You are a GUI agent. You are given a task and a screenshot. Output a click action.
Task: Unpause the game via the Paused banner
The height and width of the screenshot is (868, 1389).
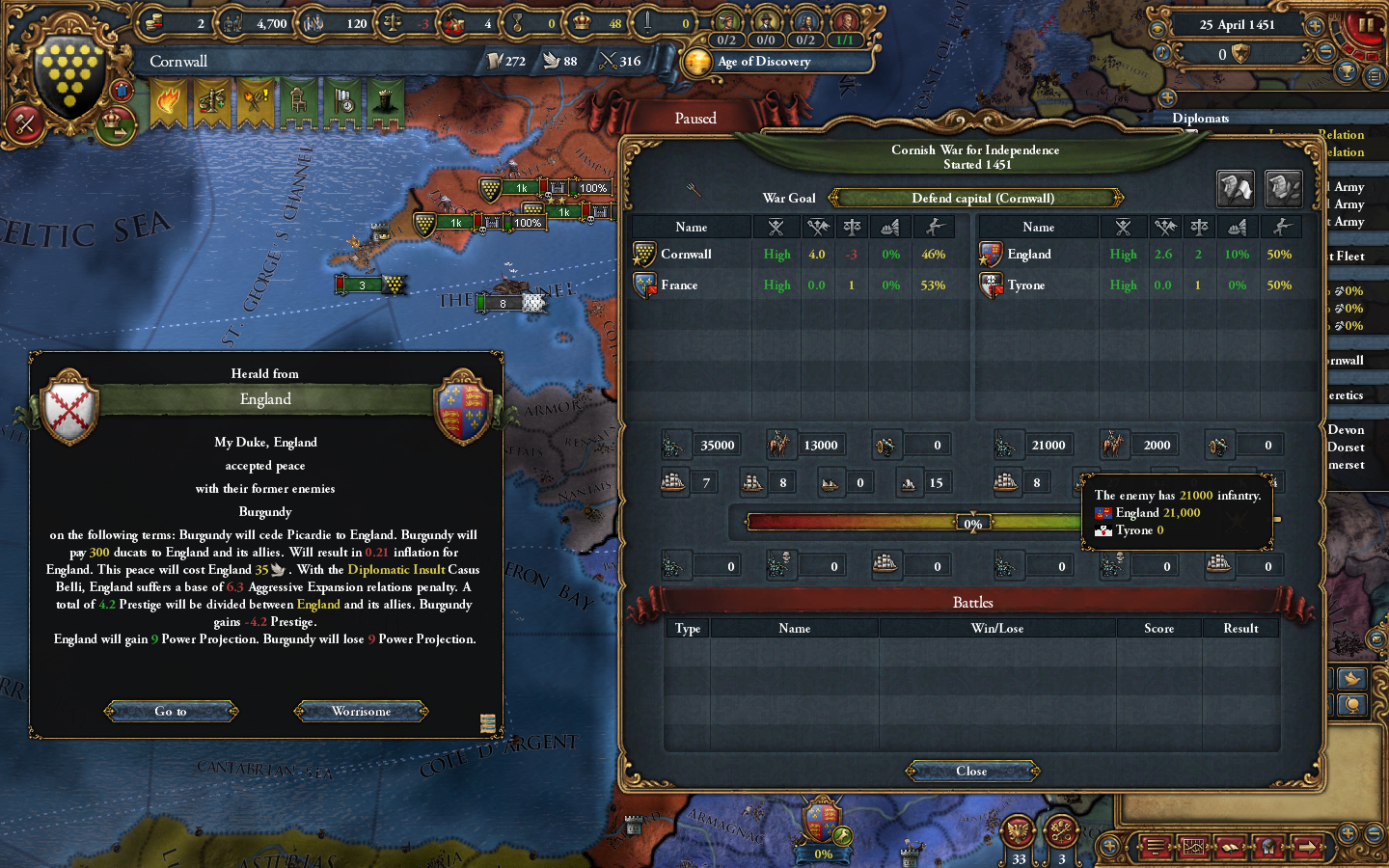click(697, 118)
